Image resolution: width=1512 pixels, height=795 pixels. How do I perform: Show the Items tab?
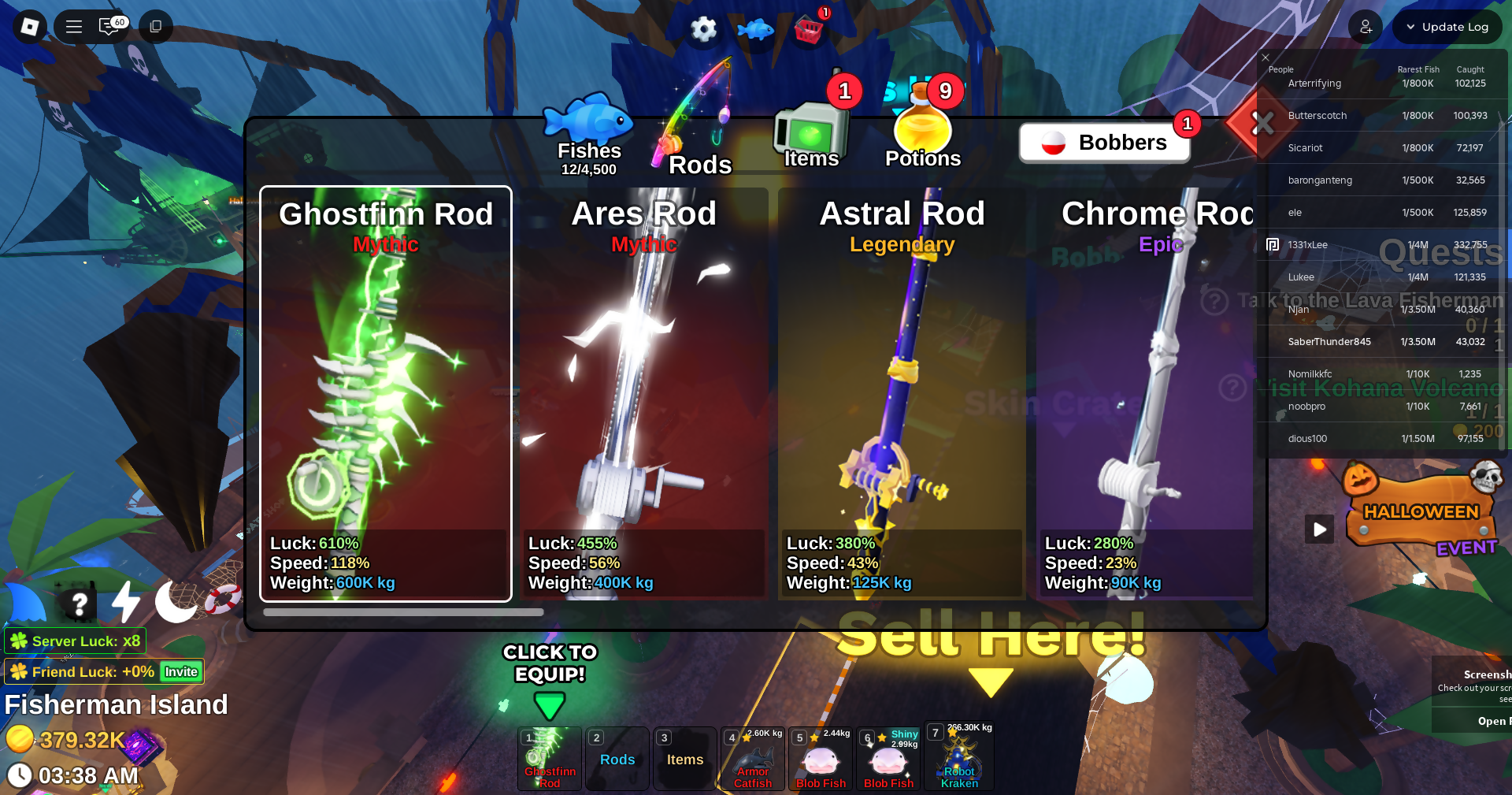pyautogui.click(x=811, y=138)
